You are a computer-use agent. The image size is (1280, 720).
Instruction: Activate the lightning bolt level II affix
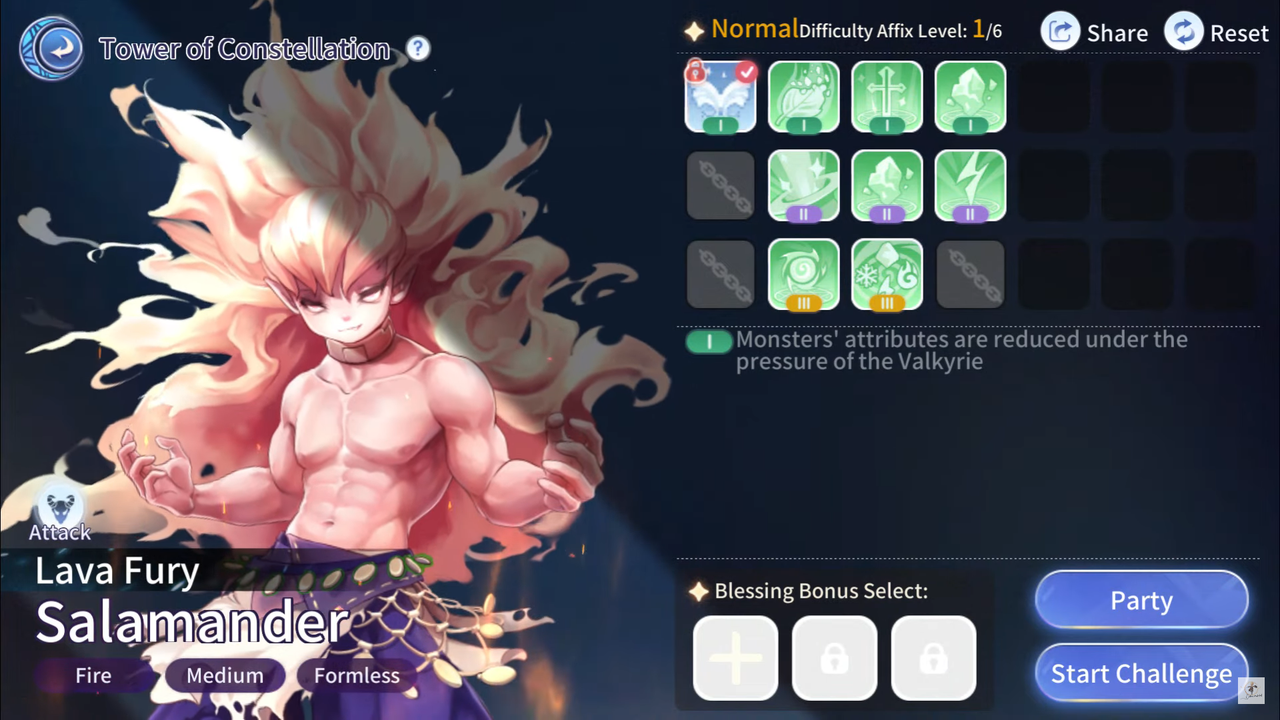coord(970,185)
